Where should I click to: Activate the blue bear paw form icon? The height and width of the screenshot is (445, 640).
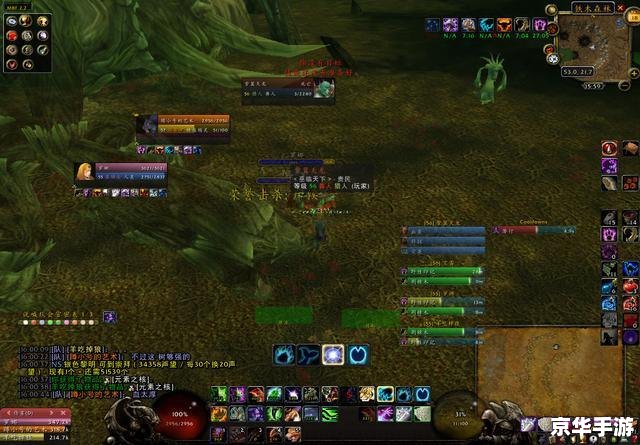tap(284, 353)
